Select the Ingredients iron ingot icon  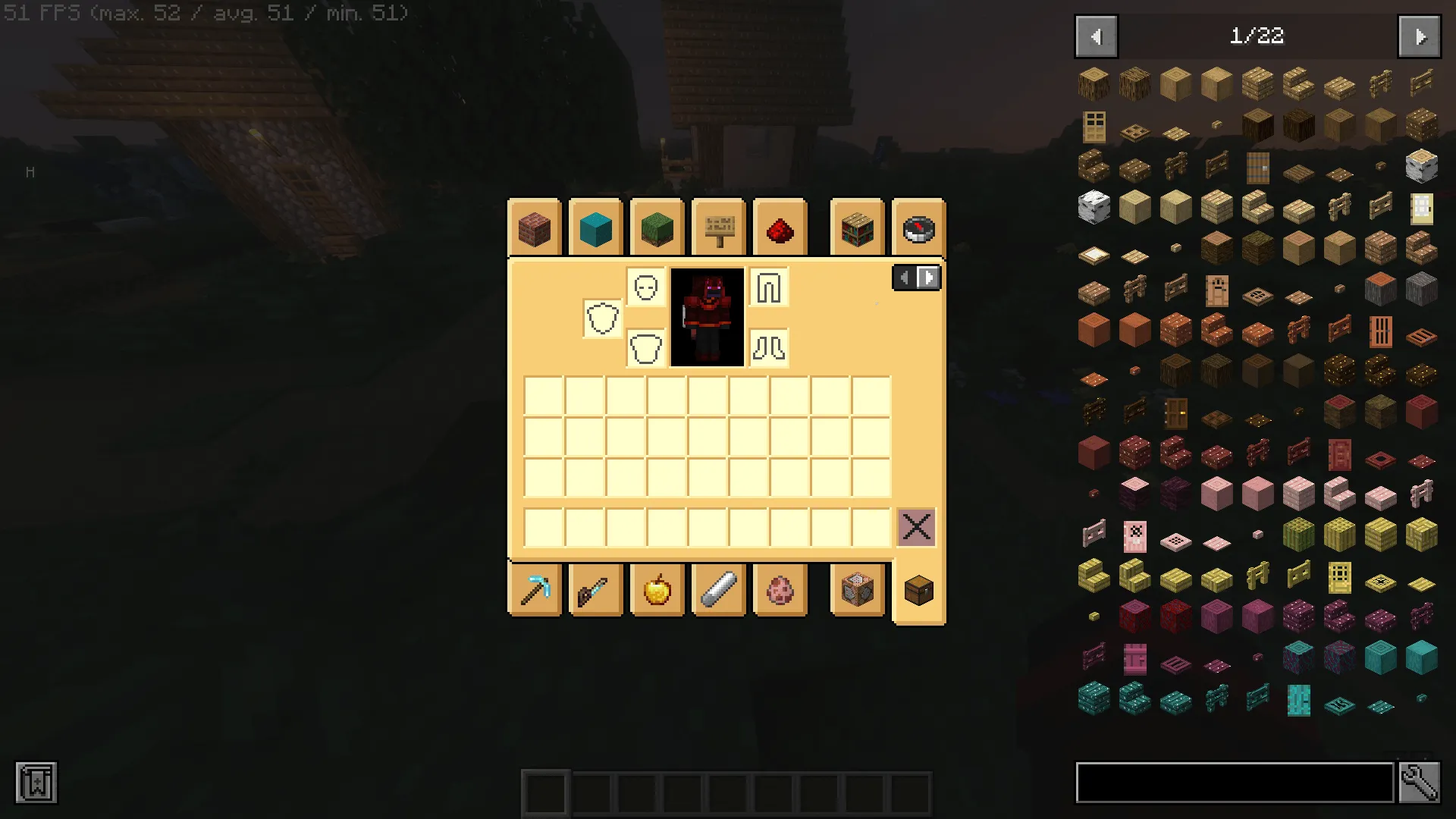[717, 590]
